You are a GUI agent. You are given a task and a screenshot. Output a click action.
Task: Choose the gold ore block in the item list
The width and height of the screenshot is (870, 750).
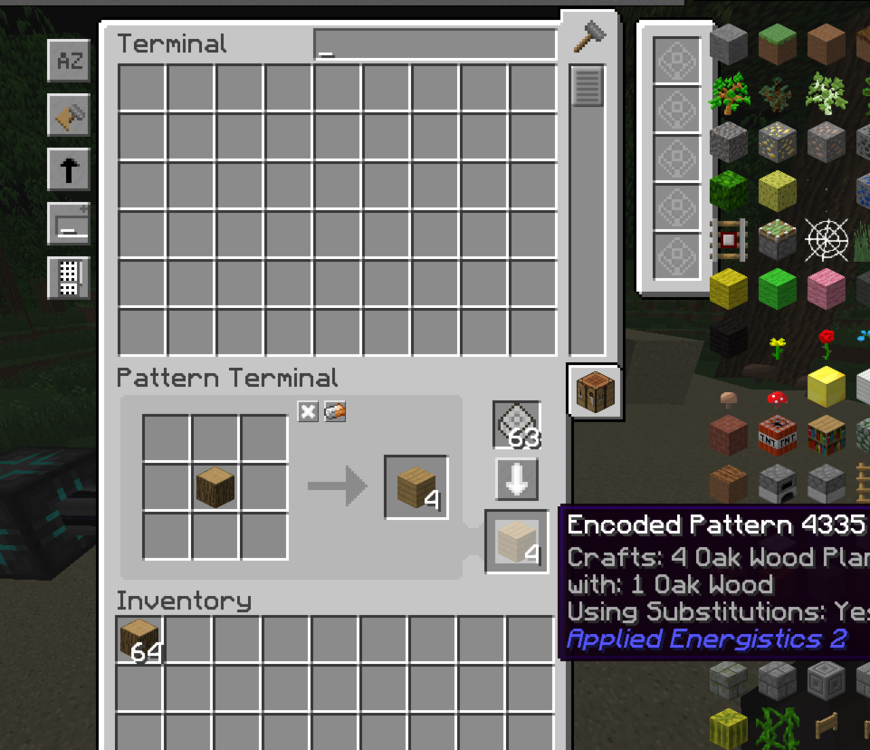click(778, 142)
